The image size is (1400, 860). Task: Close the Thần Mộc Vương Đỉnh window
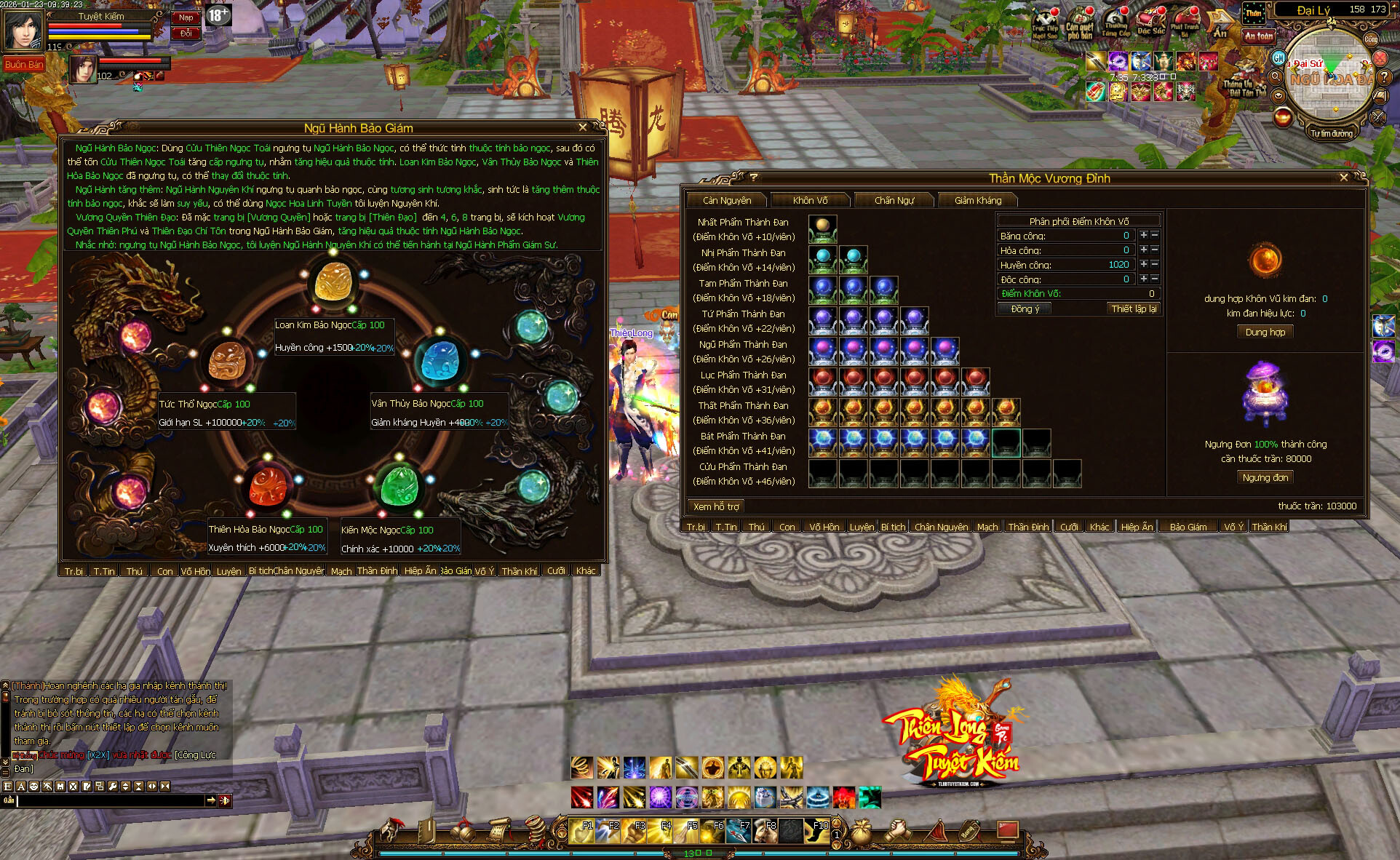click(1344, 178)
